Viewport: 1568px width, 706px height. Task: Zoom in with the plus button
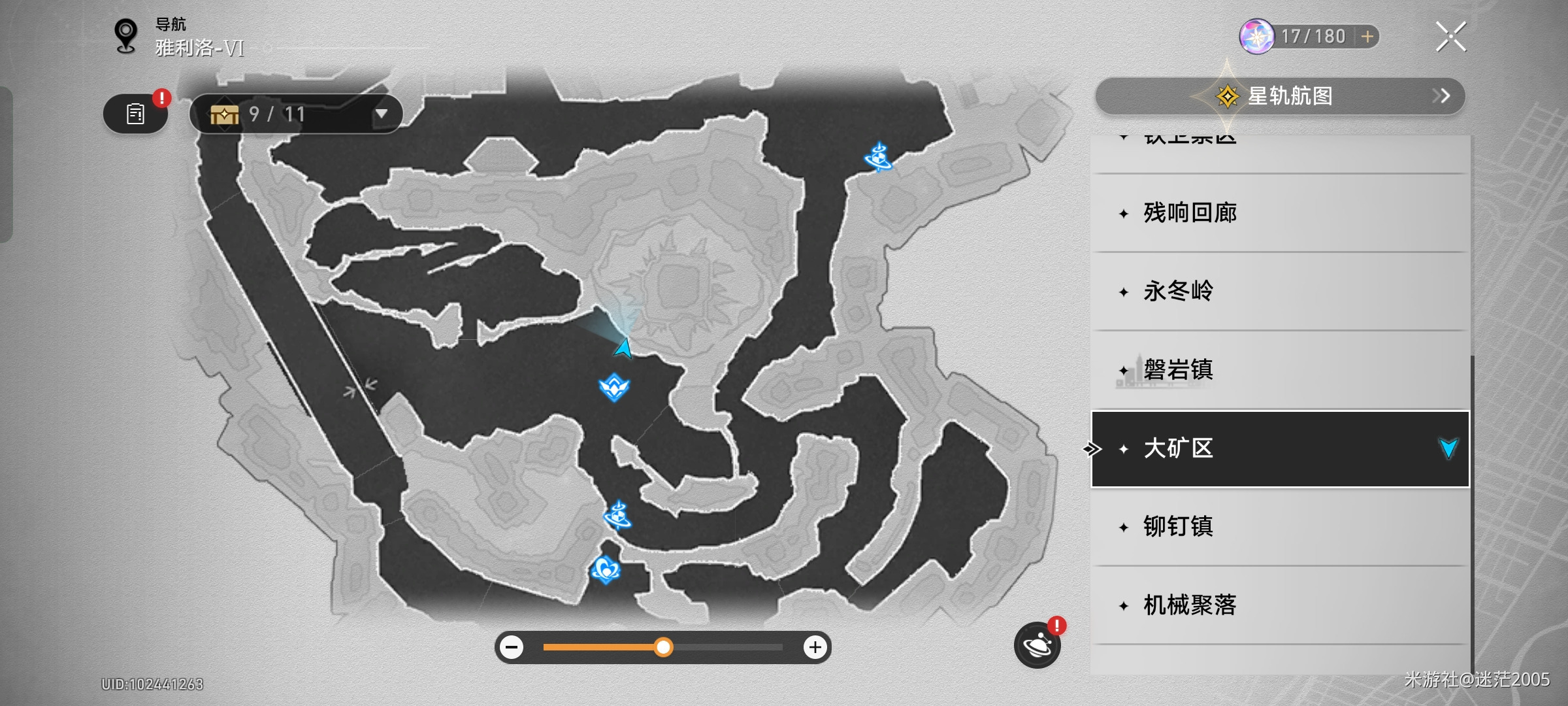pyautogui.click(x=815, y=648)
